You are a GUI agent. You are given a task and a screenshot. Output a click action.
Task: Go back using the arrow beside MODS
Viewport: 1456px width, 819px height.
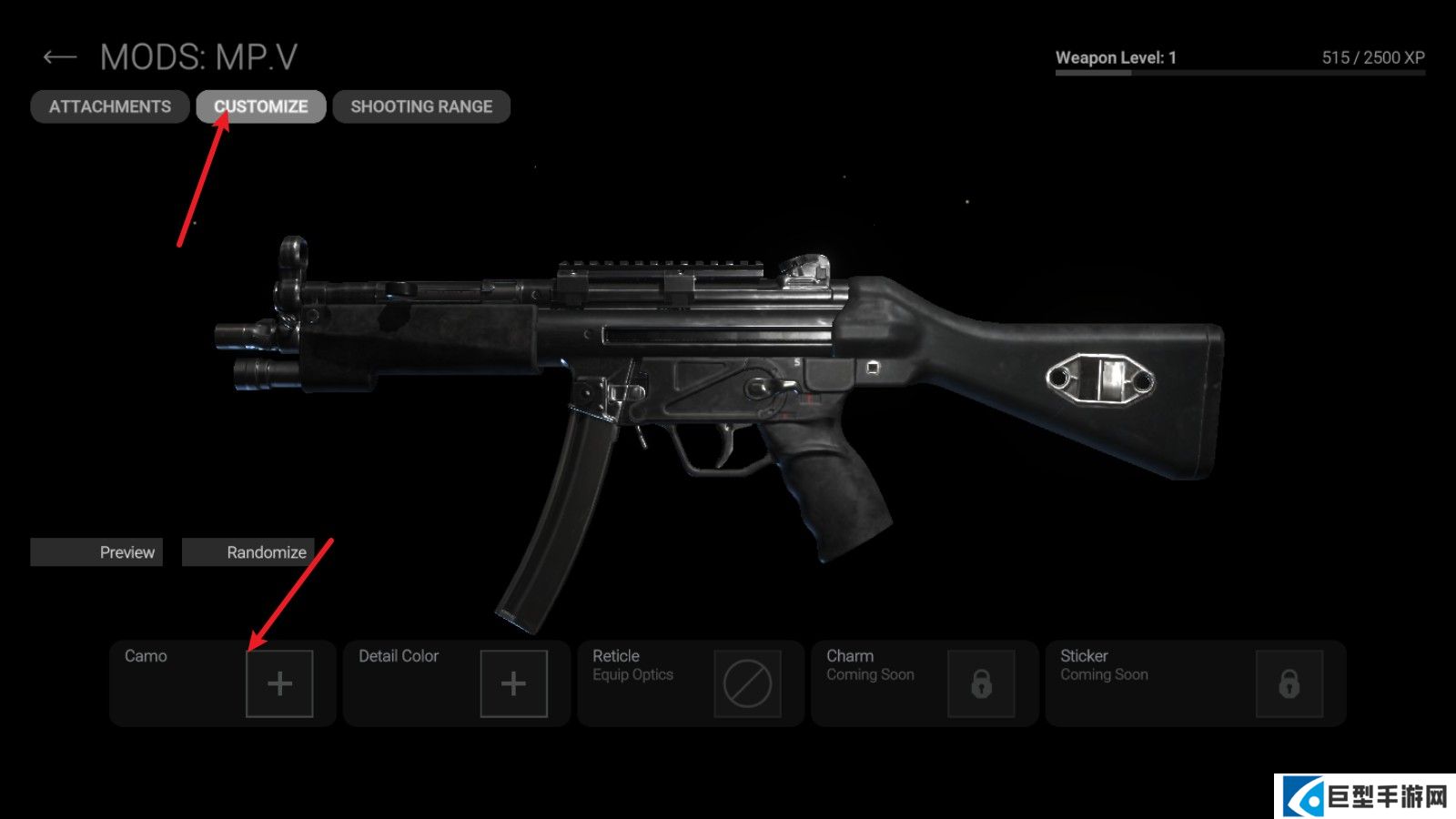click(x=59, y=58)
